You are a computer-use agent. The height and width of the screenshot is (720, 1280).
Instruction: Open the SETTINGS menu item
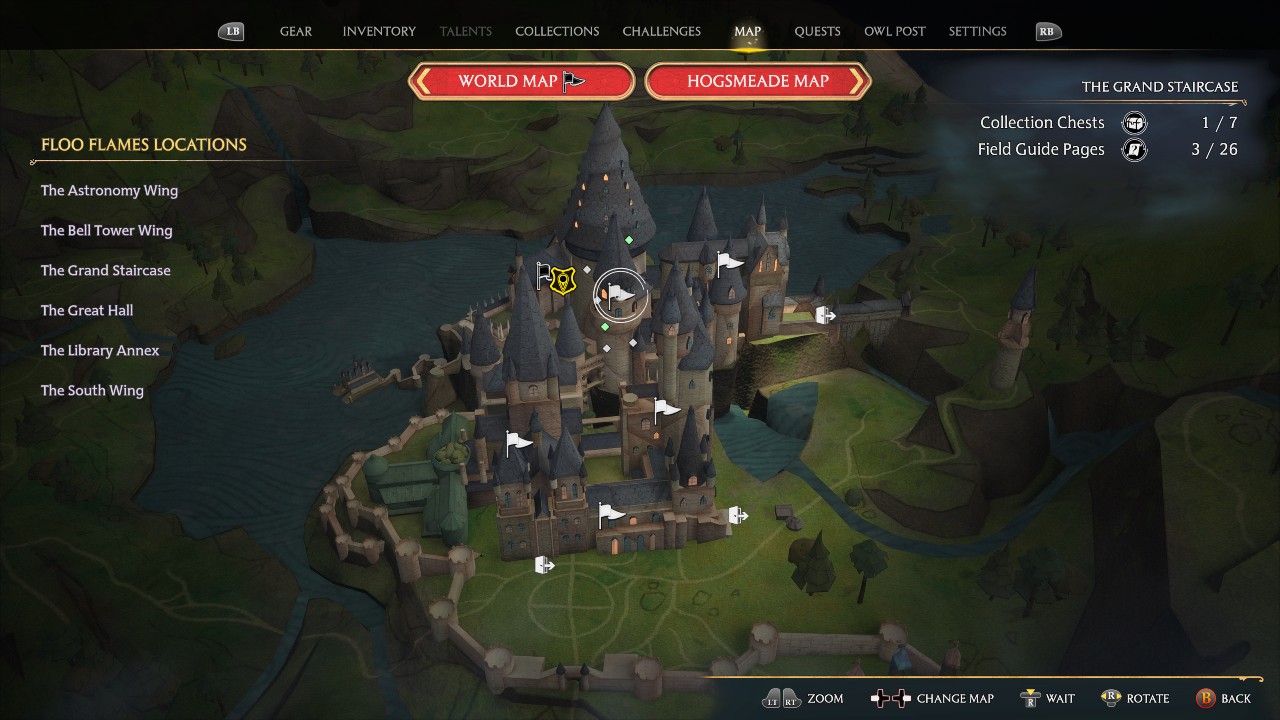point(977,31)
